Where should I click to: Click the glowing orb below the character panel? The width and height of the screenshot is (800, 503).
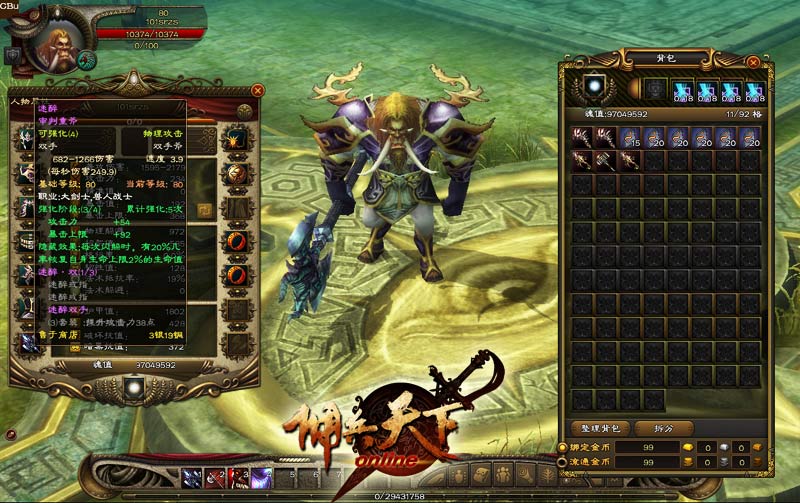[x=134, y=386]
